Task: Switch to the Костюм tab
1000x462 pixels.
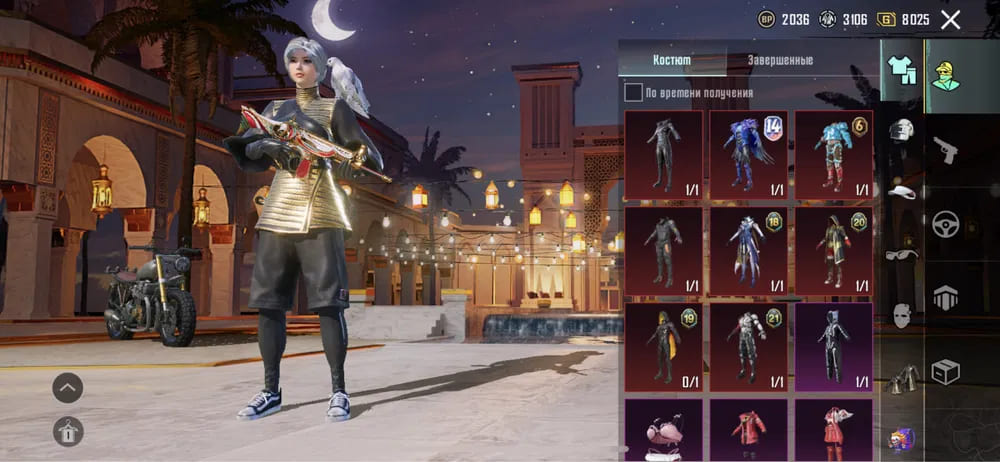Action: click(x=672, y=60)
